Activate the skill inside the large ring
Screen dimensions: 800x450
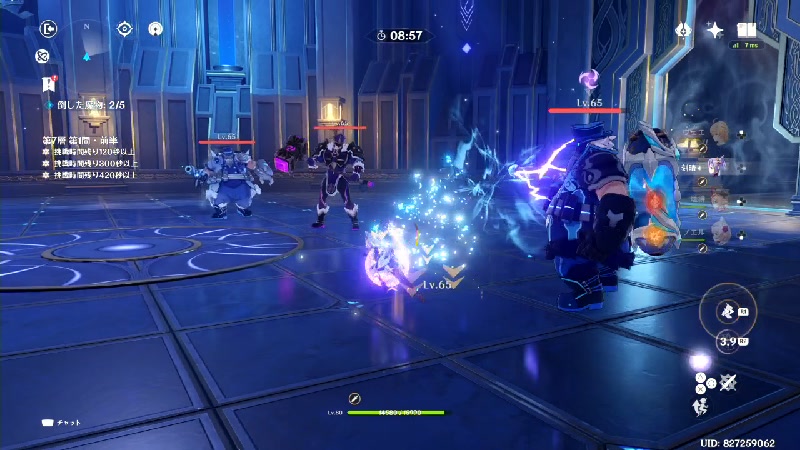tap(728, 309)
